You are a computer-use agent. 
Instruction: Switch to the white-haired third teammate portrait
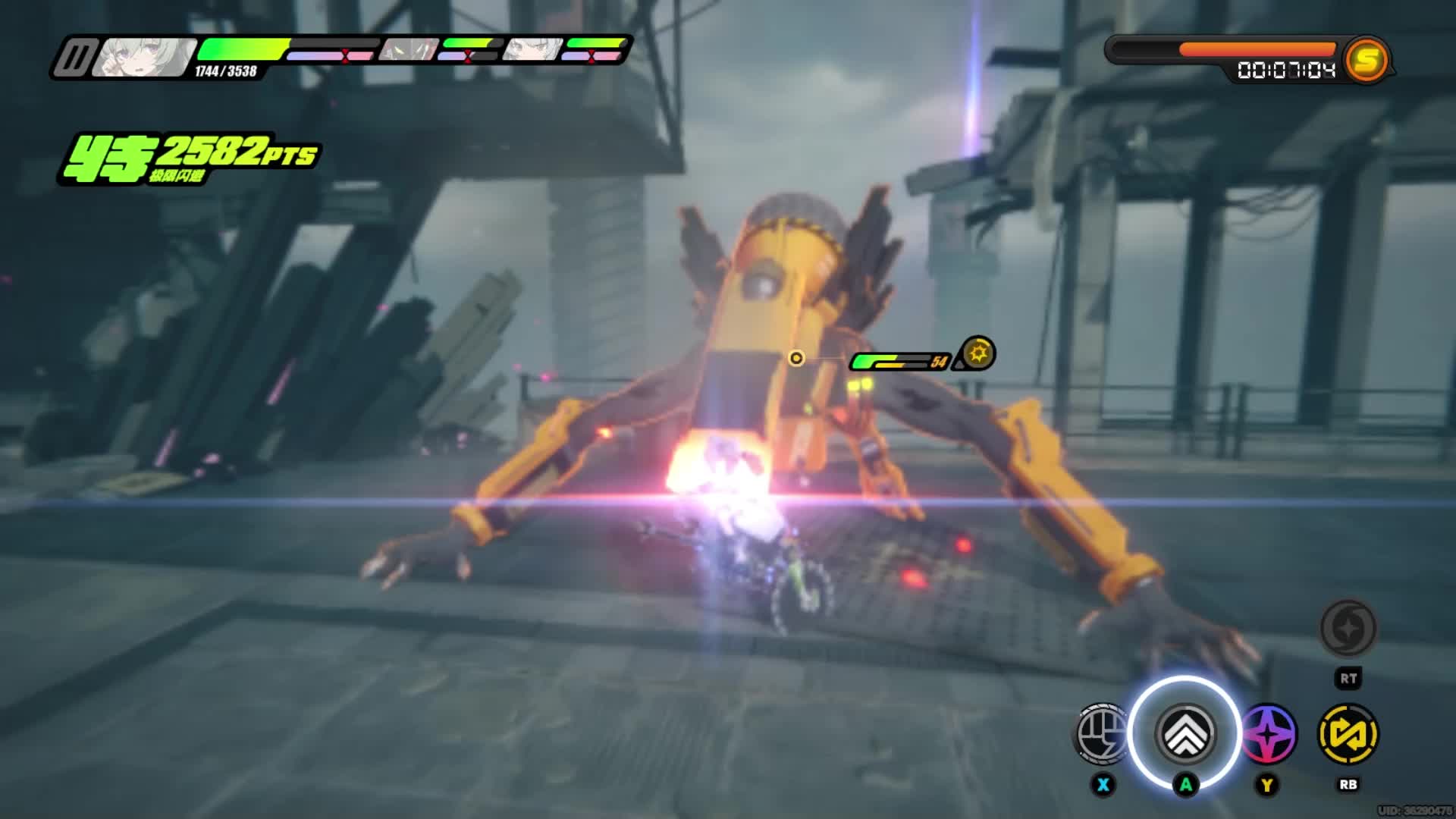(x=533, y=51)
